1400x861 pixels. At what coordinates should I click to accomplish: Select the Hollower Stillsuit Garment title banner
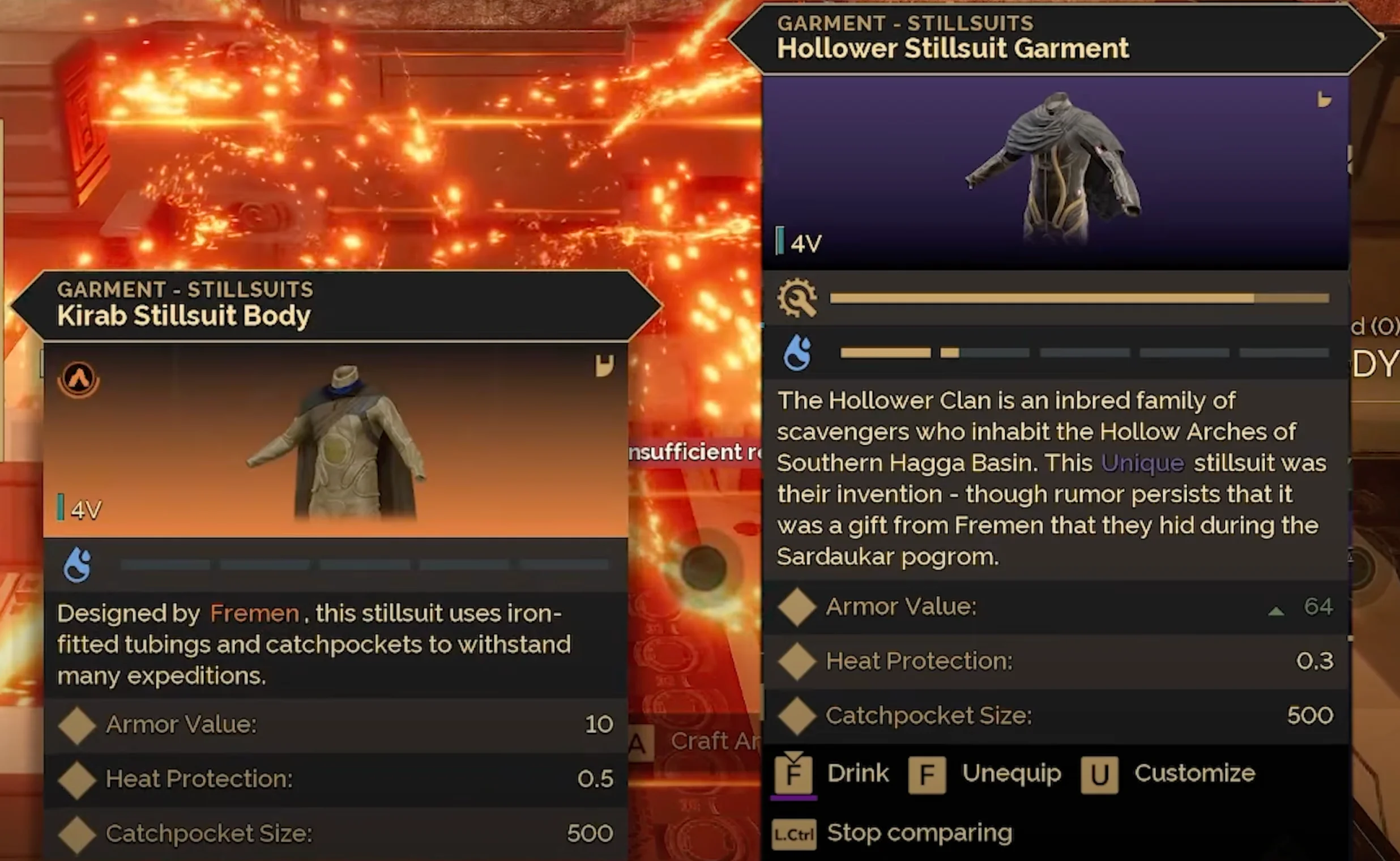click(953, 48)
